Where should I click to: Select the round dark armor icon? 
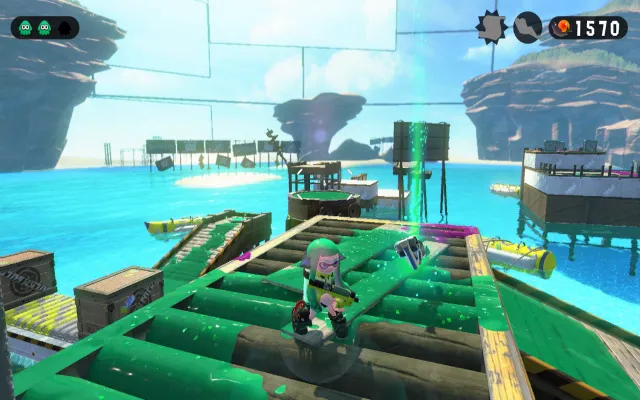point(528,27)
